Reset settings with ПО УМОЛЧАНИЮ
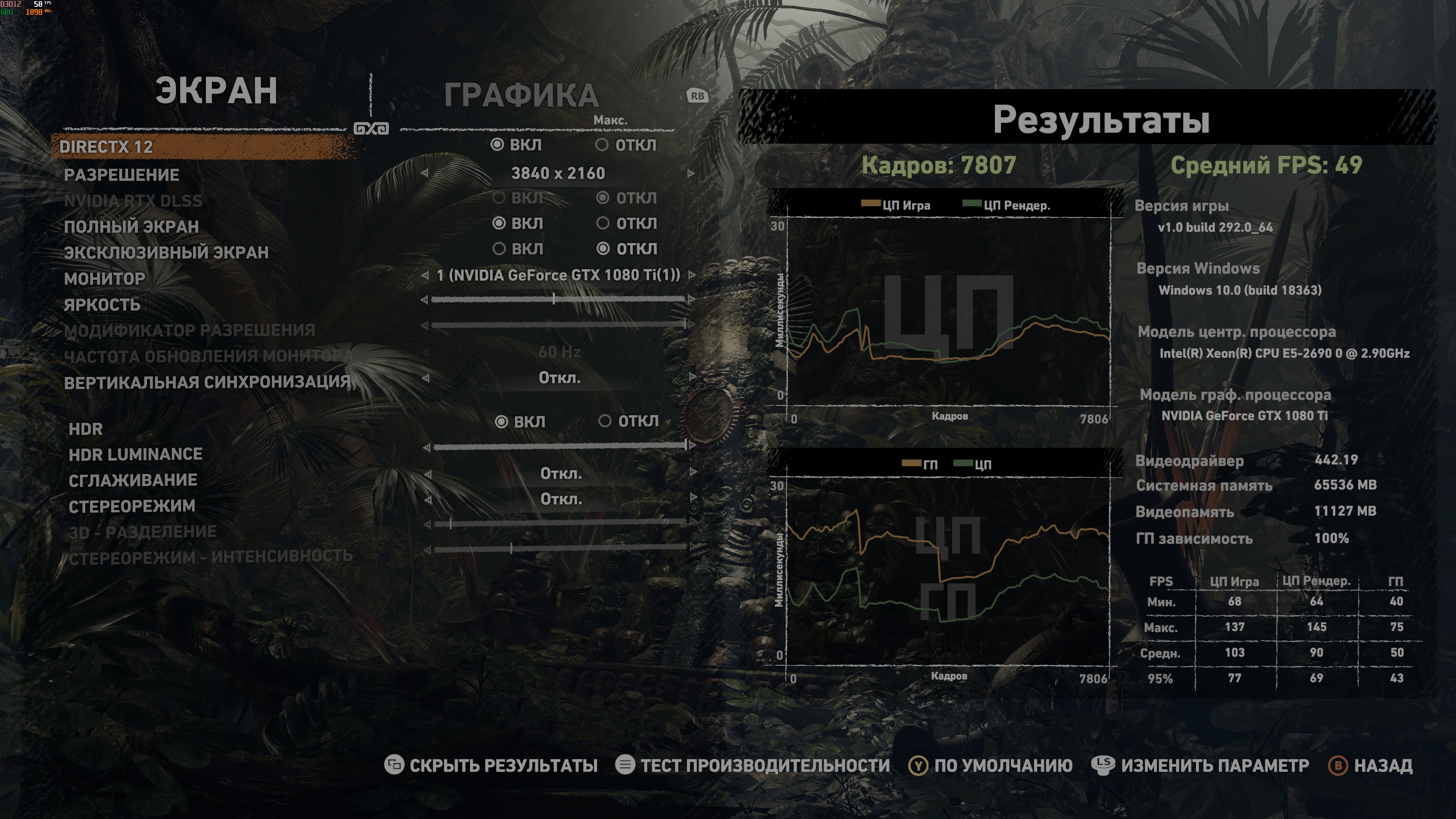 pyautogui.click(x=990, y=765)
